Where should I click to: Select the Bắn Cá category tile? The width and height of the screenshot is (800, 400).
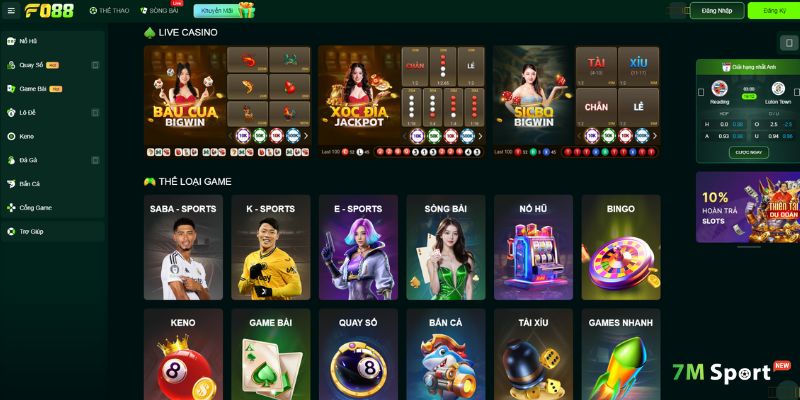pyautogui.click(x=445, y=355)
